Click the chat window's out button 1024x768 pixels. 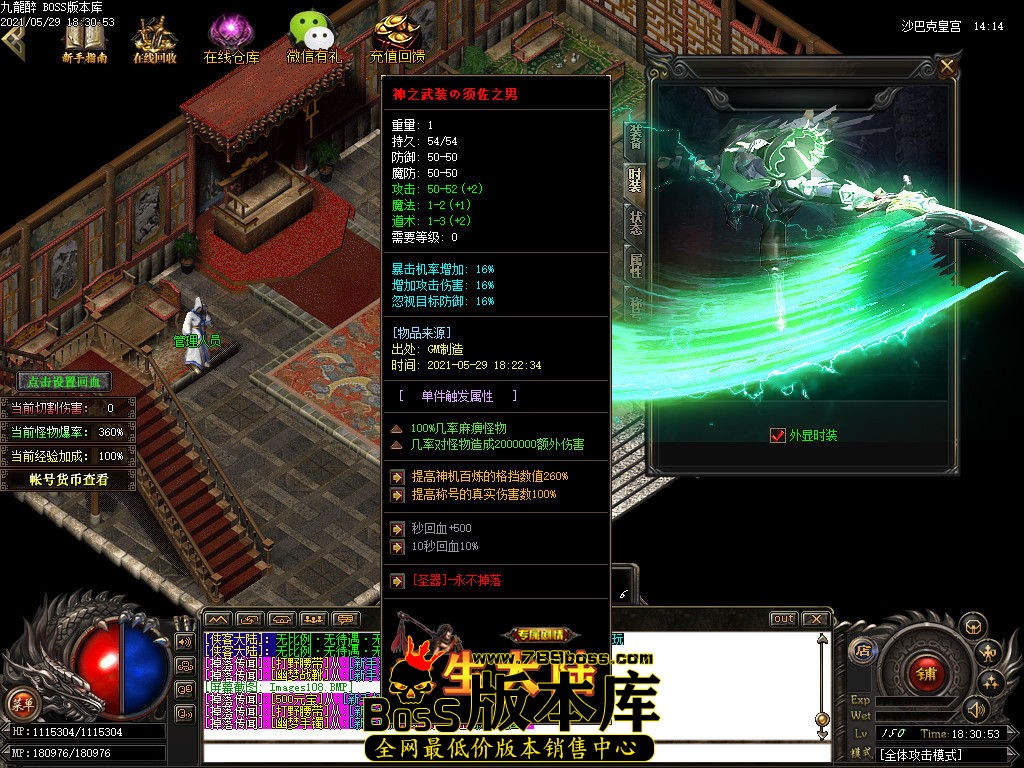pos(783,619)
